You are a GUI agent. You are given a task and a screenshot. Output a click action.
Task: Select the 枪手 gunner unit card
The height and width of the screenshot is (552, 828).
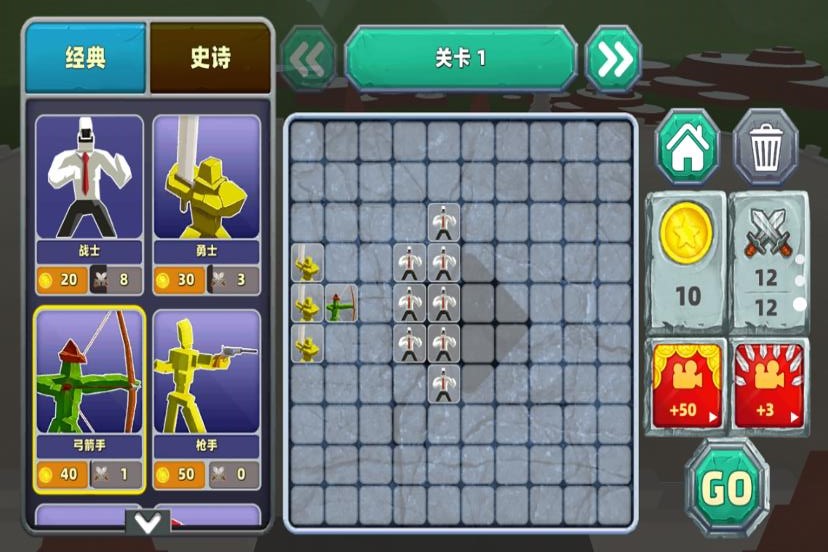coord(207,397)
